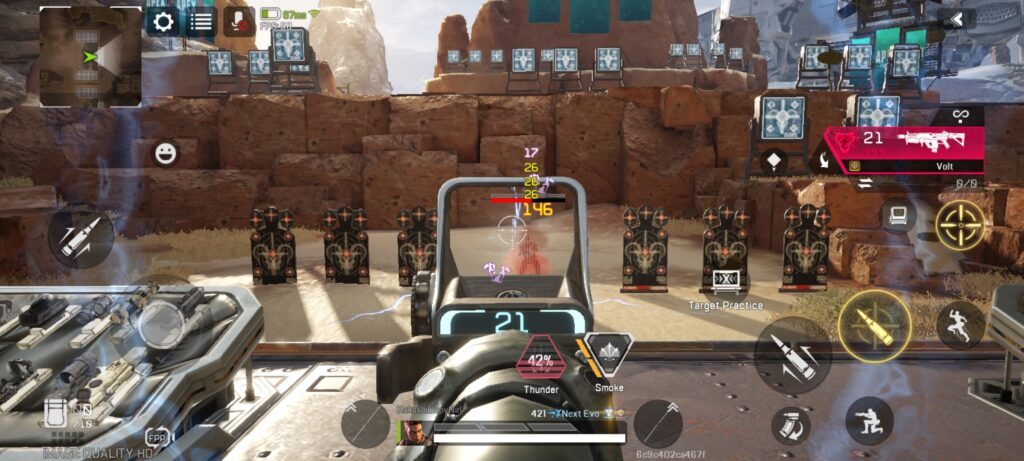Use the Smoke tactical ability
This screenshot has height=461, width=1024.
609,353
